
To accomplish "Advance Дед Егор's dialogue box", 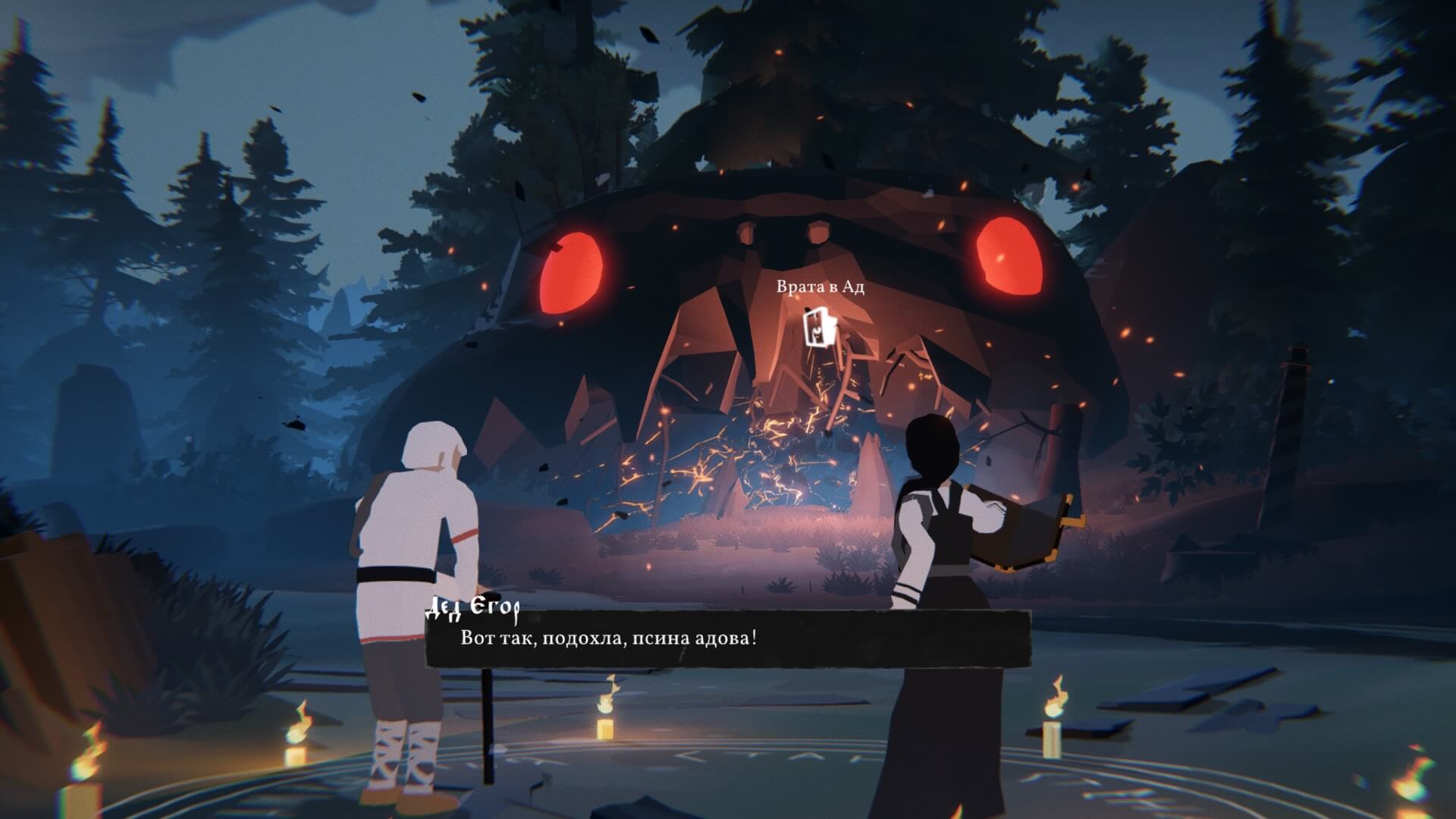I will tap(728, 638).
